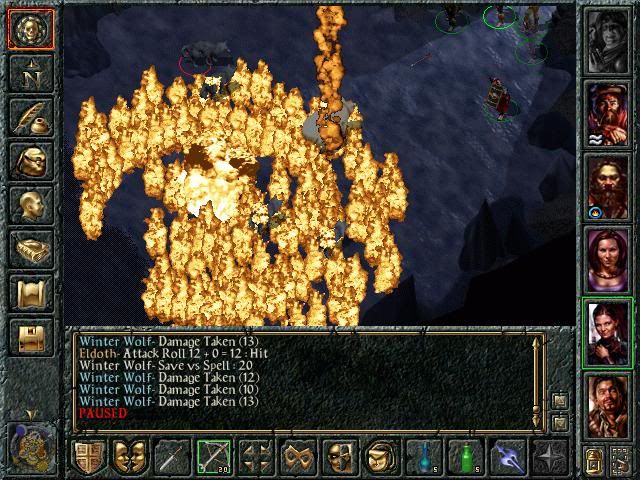Use the blue potion quick item

pos(424,457)
